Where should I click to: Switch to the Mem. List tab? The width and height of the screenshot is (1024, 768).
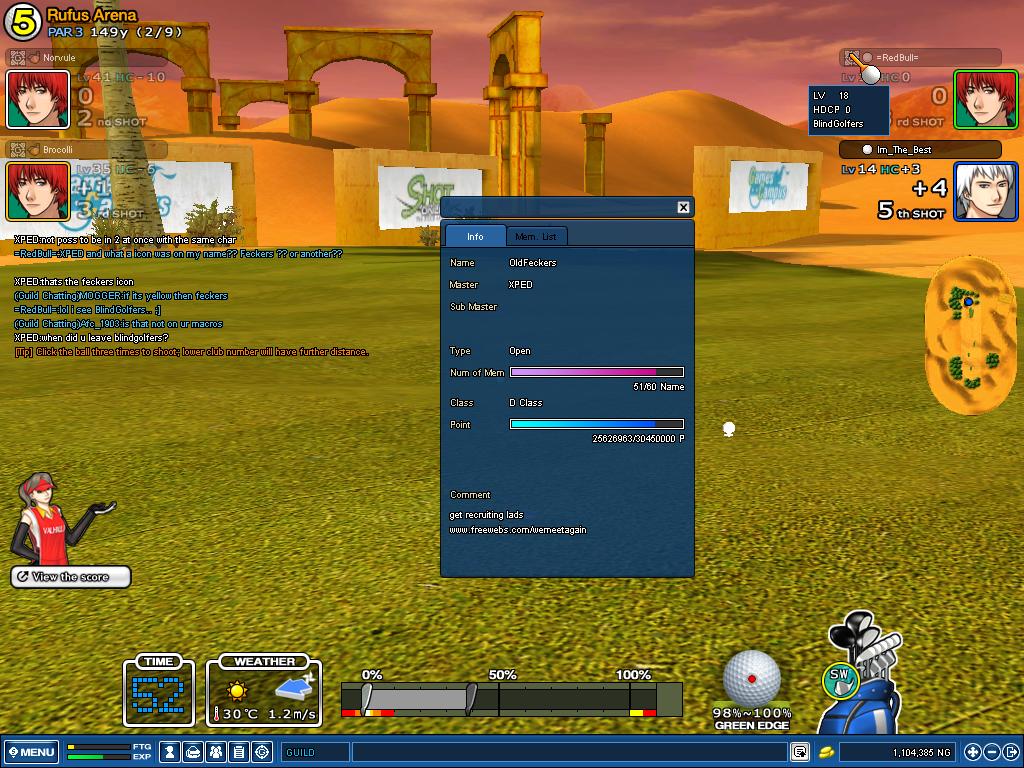coord(535,236)
